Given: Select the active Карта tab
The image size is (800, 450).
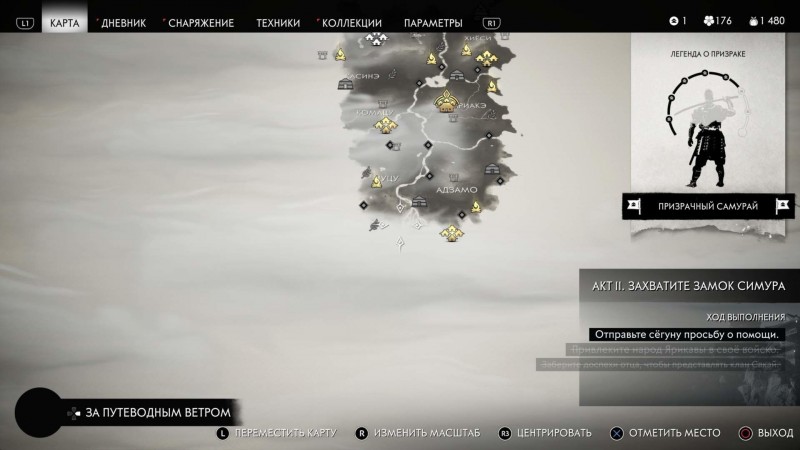Looking at the screenshot, I should coord(65,22).
